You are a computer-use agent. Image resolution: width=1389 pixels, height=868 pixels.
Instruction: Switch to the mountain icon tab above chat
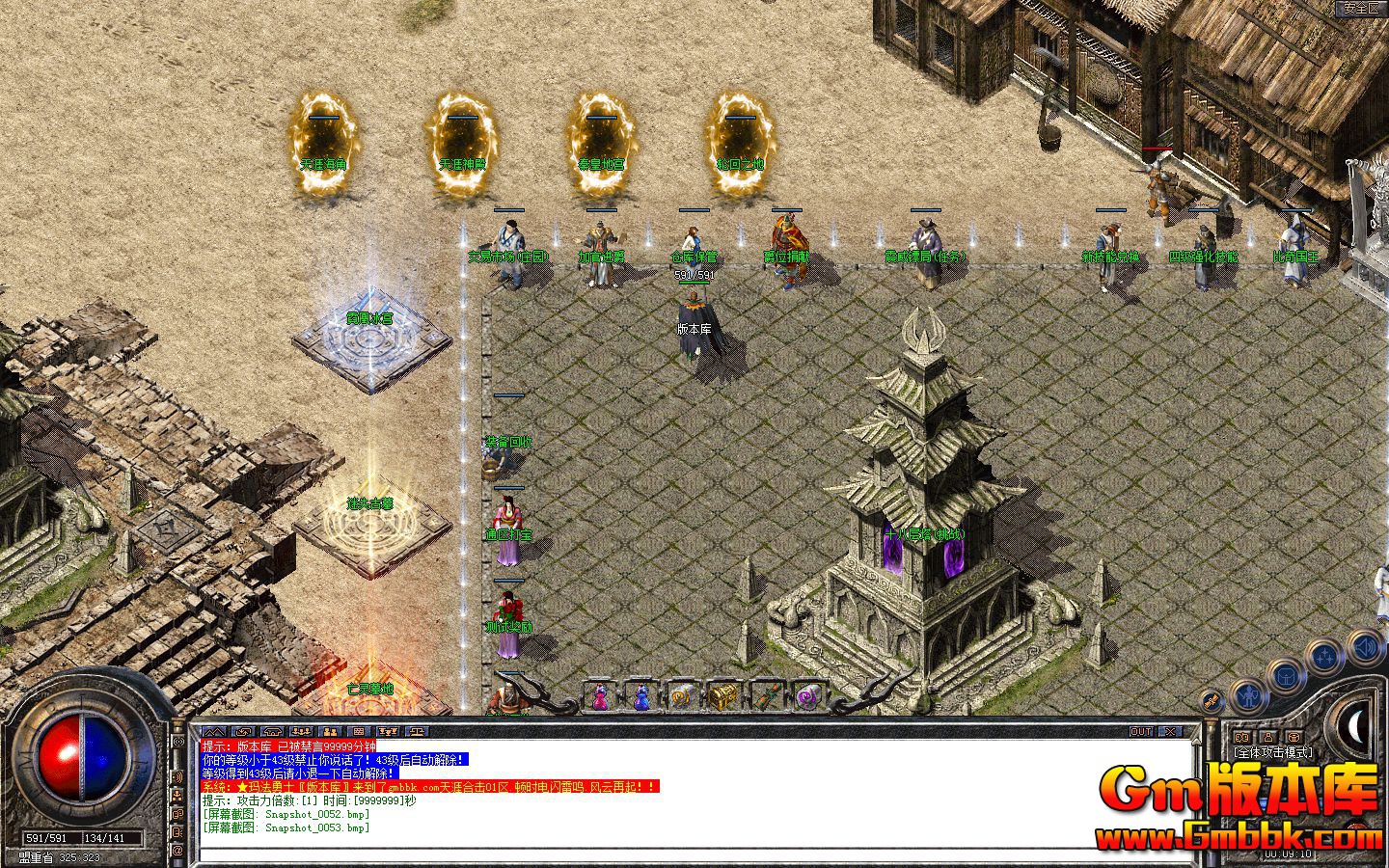point(214,731)
